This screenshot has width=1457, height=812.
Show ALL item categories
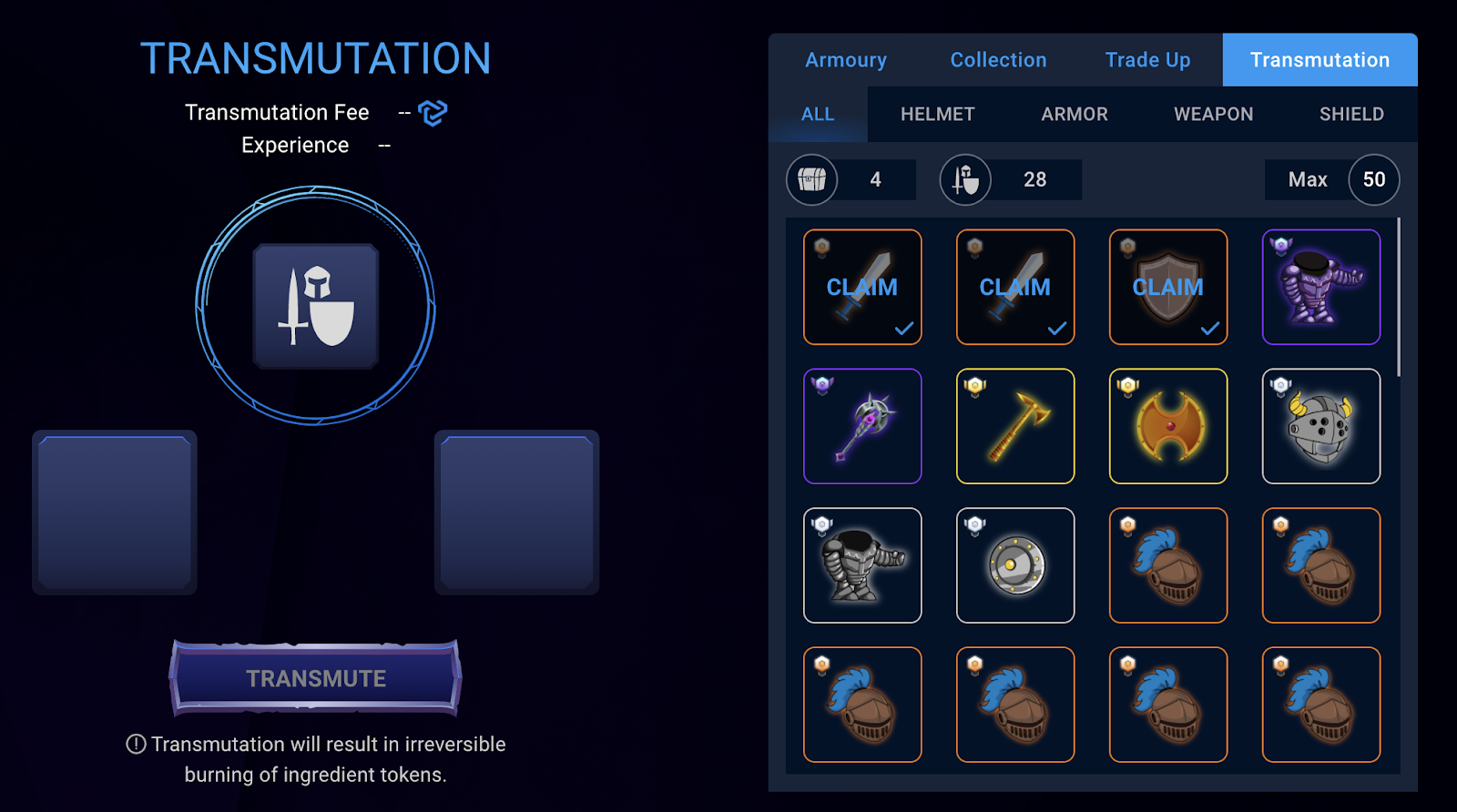(x=818, y=115)
